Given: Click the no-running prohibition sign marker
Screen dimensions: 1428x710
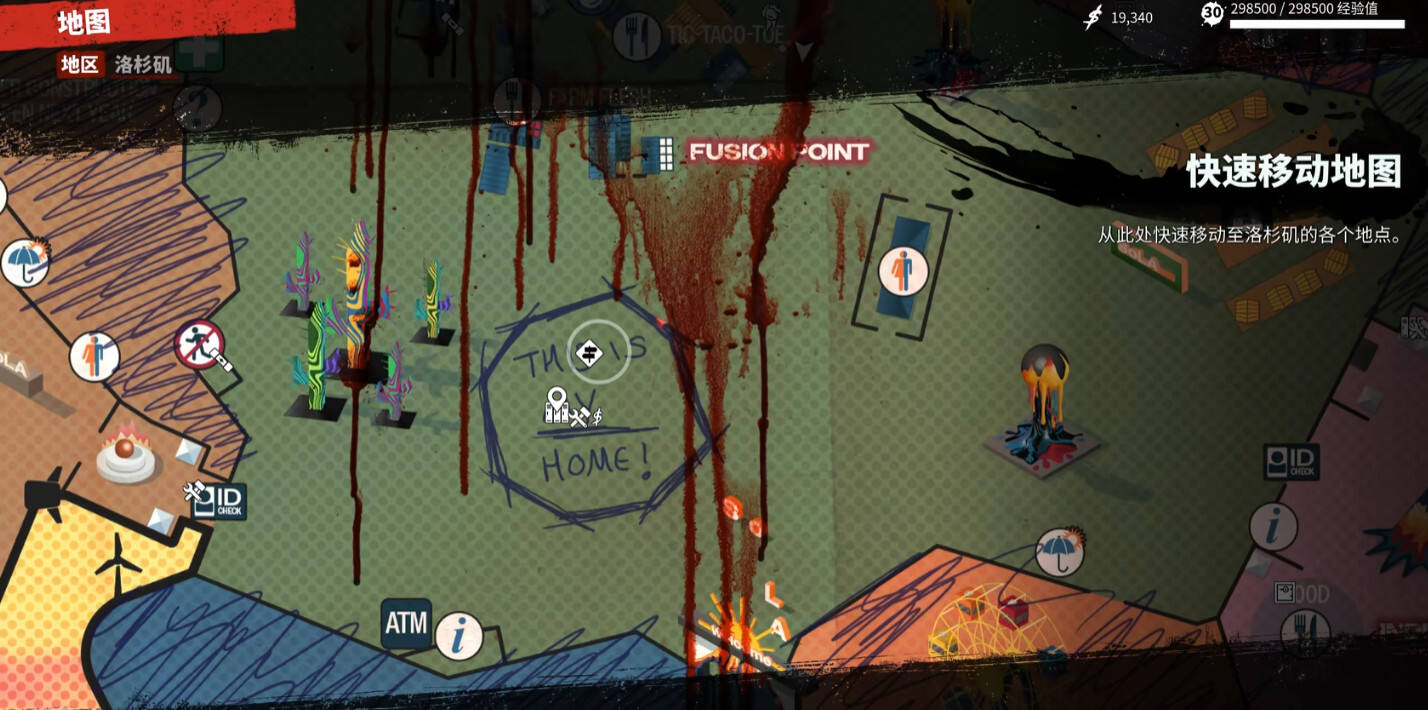Looking at the screenshot, I should tap(199, 345).
